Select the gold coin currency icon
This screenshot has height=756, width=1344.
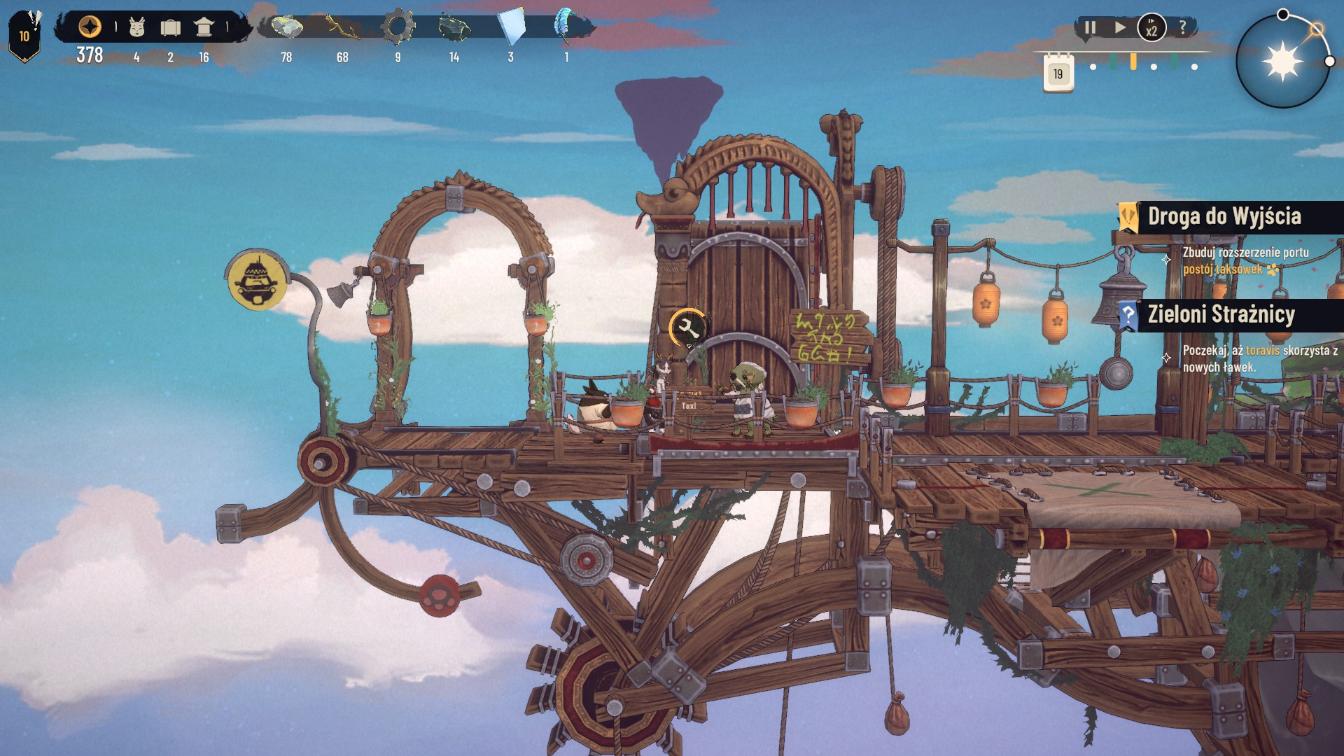tap(90, 27)
